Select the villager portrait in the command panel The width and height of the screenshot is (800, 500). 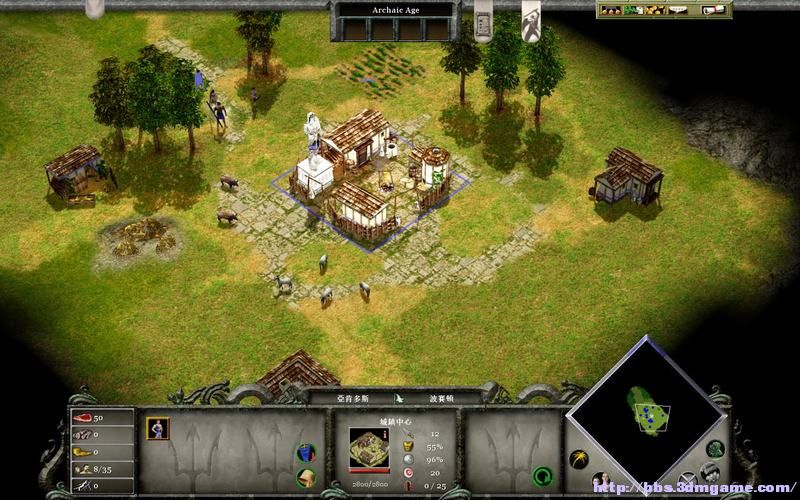(x=158, y=428)
